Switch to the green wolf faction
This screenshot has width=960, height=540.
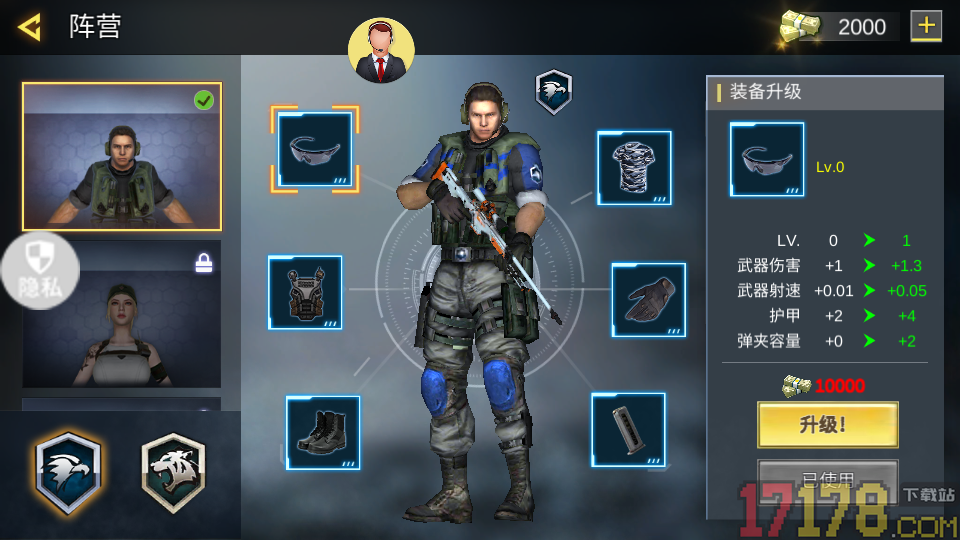[173, 473]
